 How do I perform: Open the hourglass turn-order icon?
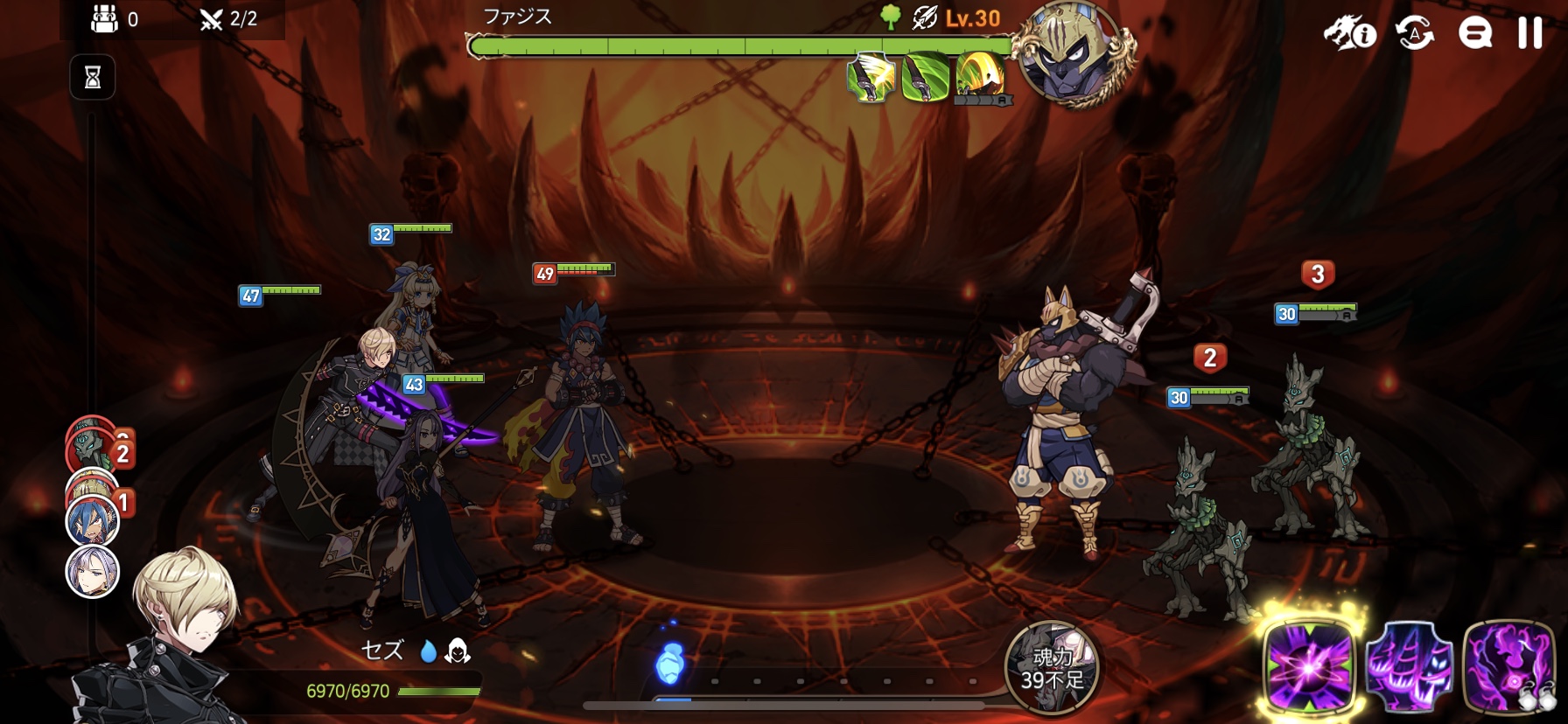(93, 78)
